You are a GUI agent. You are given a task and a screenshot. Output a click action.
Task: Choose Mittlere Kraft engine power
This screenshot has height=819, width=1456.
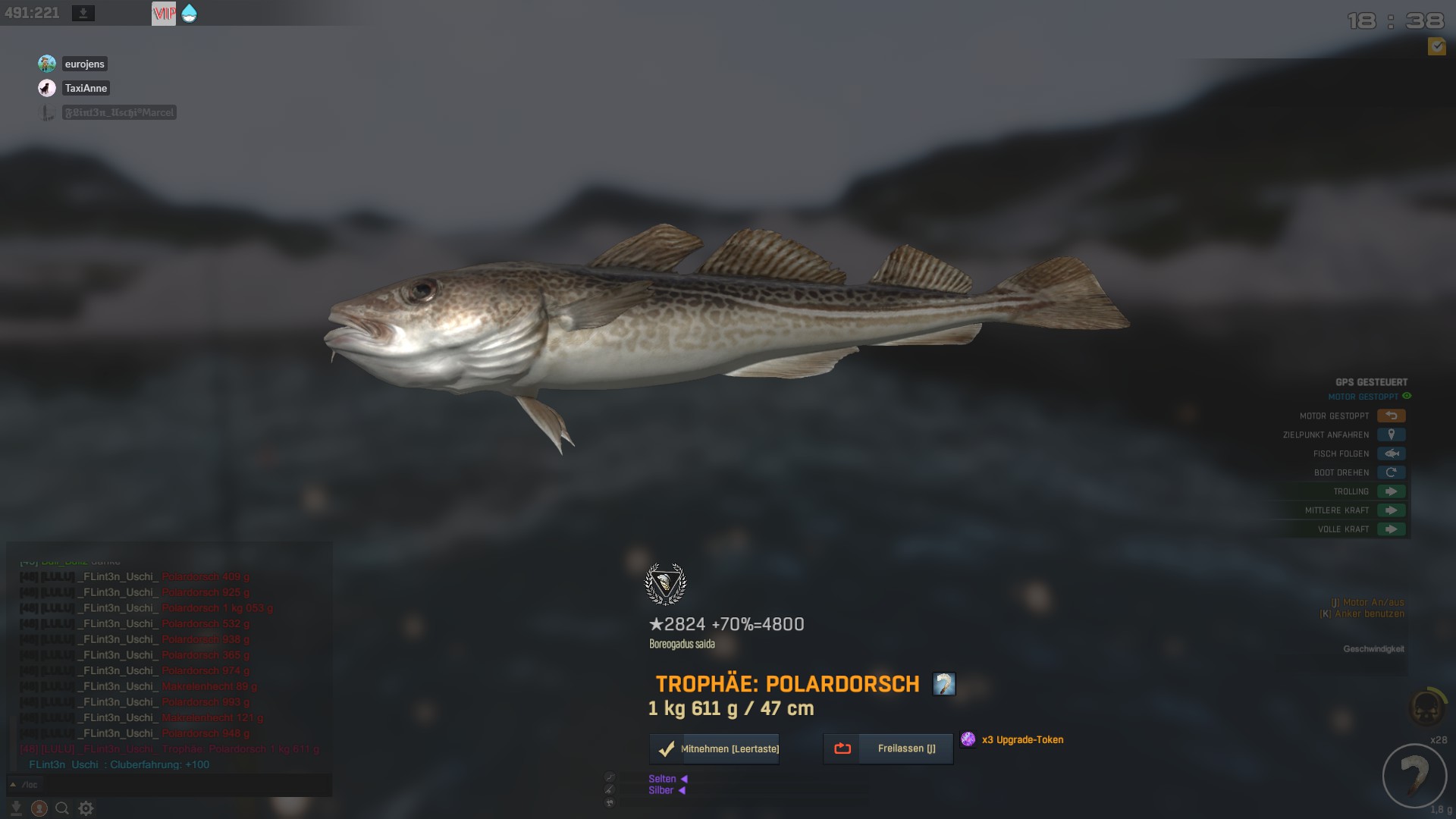point(1391,510)
